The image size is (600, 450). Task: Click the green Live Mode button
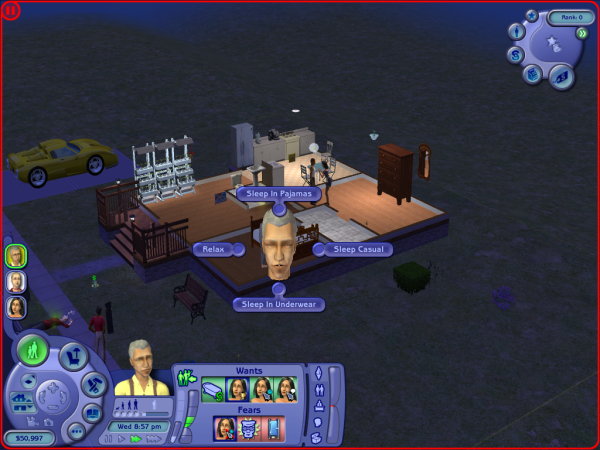click(x=35, y=352)
